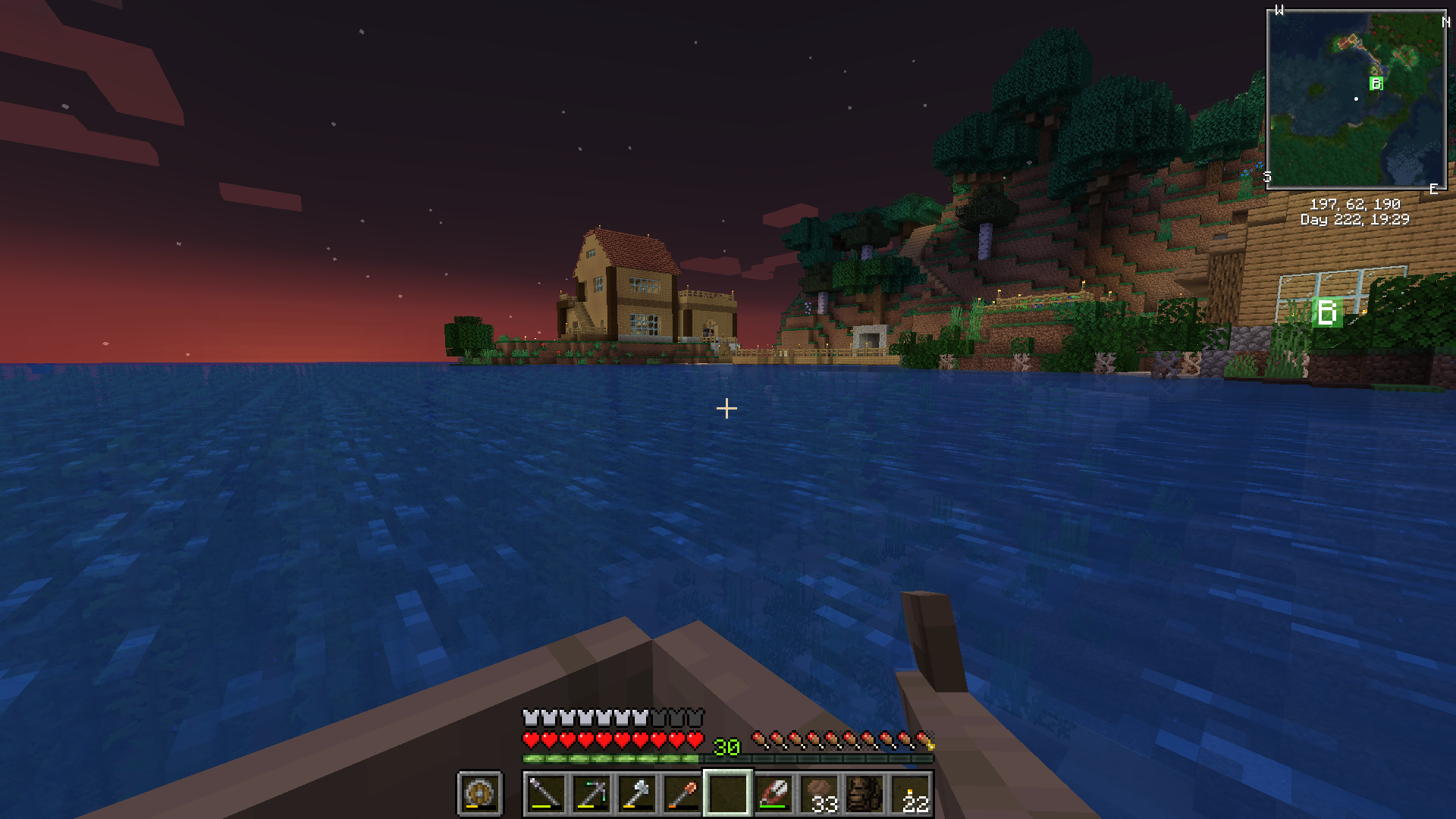Pick the stack of 22 candles
The image size is (1456, 819).
coord(911,794)
